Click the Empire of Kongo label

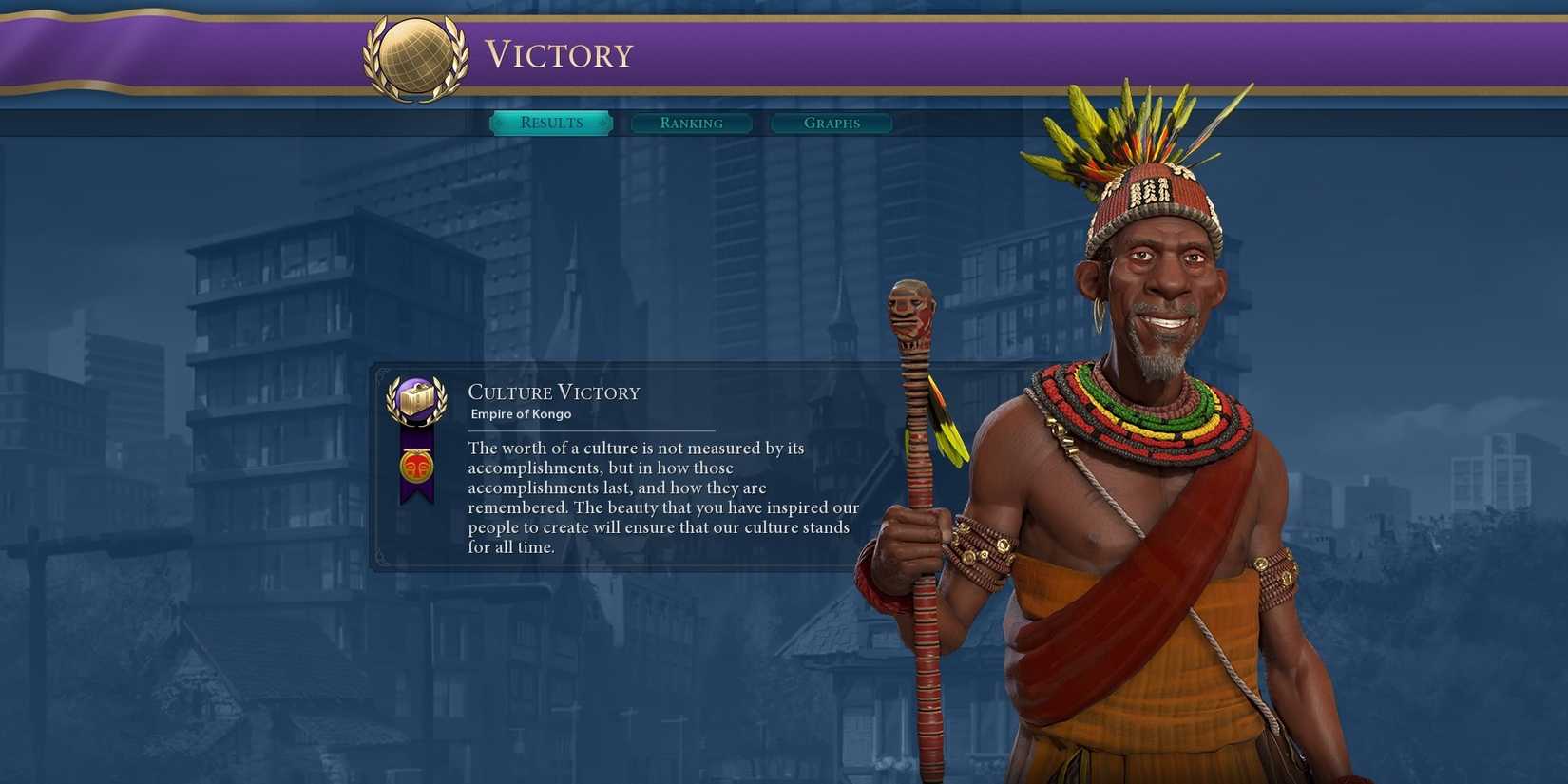[x=520, y=413]
